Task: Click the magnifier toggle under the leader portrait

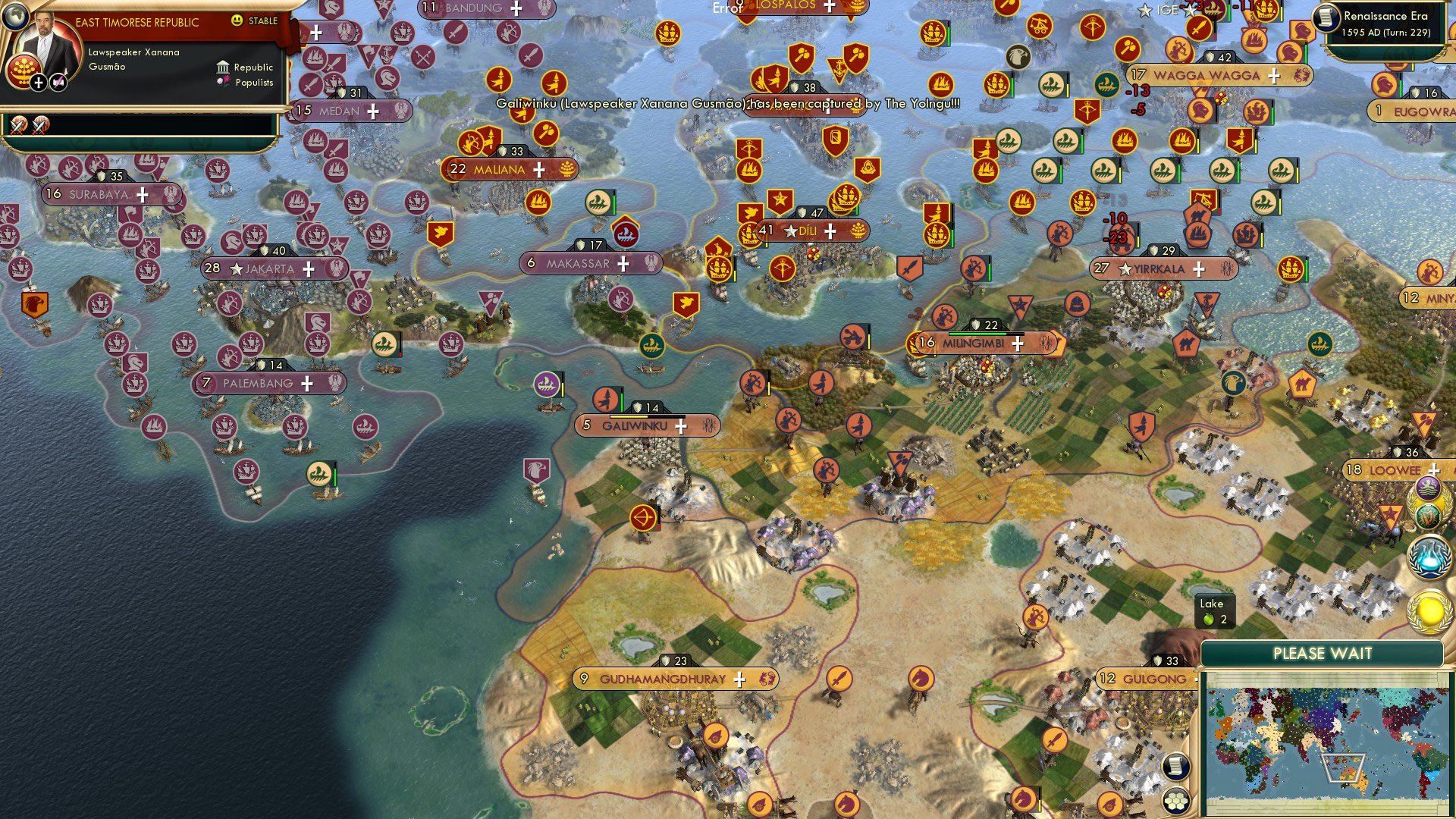Action: click(x=58, y=81)
